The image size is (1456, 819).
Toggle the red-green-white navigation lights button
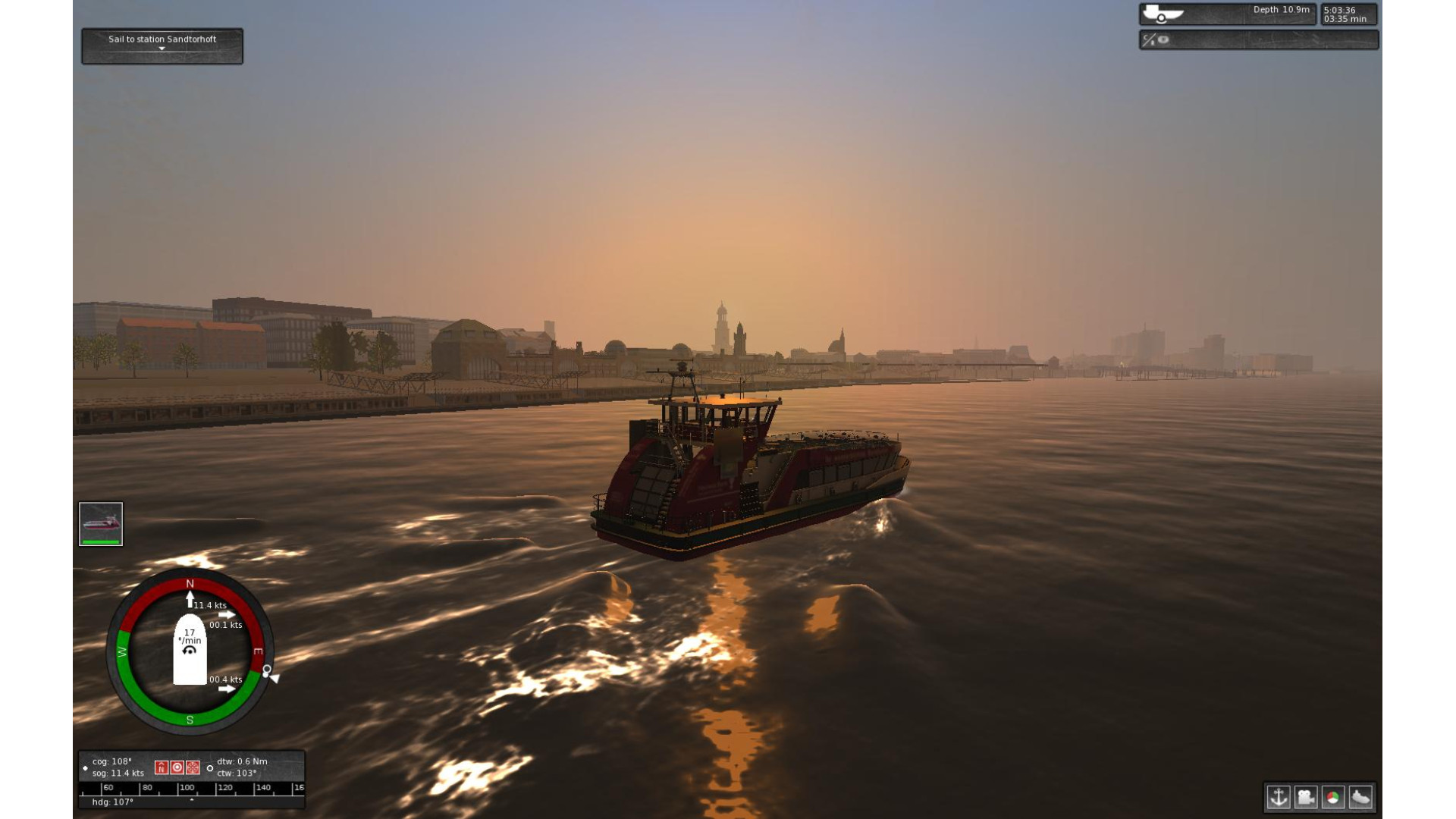coord(1333,797)
